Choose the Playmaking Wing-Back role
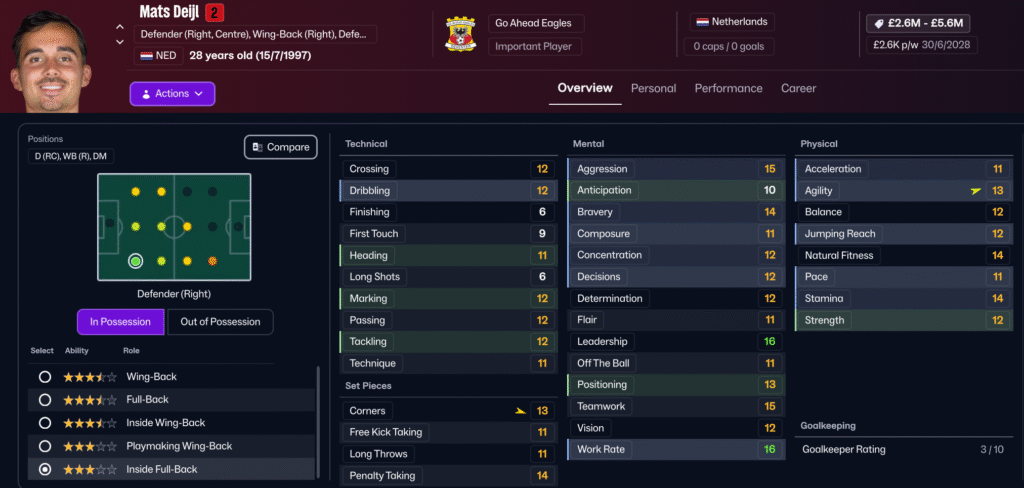Image resolution: width=1024 pixels, height=488 pixels. pyautogui.click(x=44, y=446)
